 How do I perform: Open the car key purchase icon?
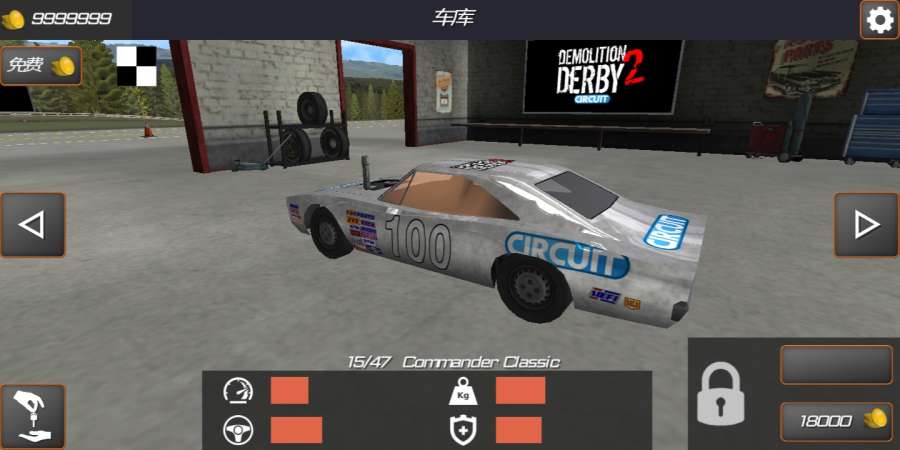(33, 416)
